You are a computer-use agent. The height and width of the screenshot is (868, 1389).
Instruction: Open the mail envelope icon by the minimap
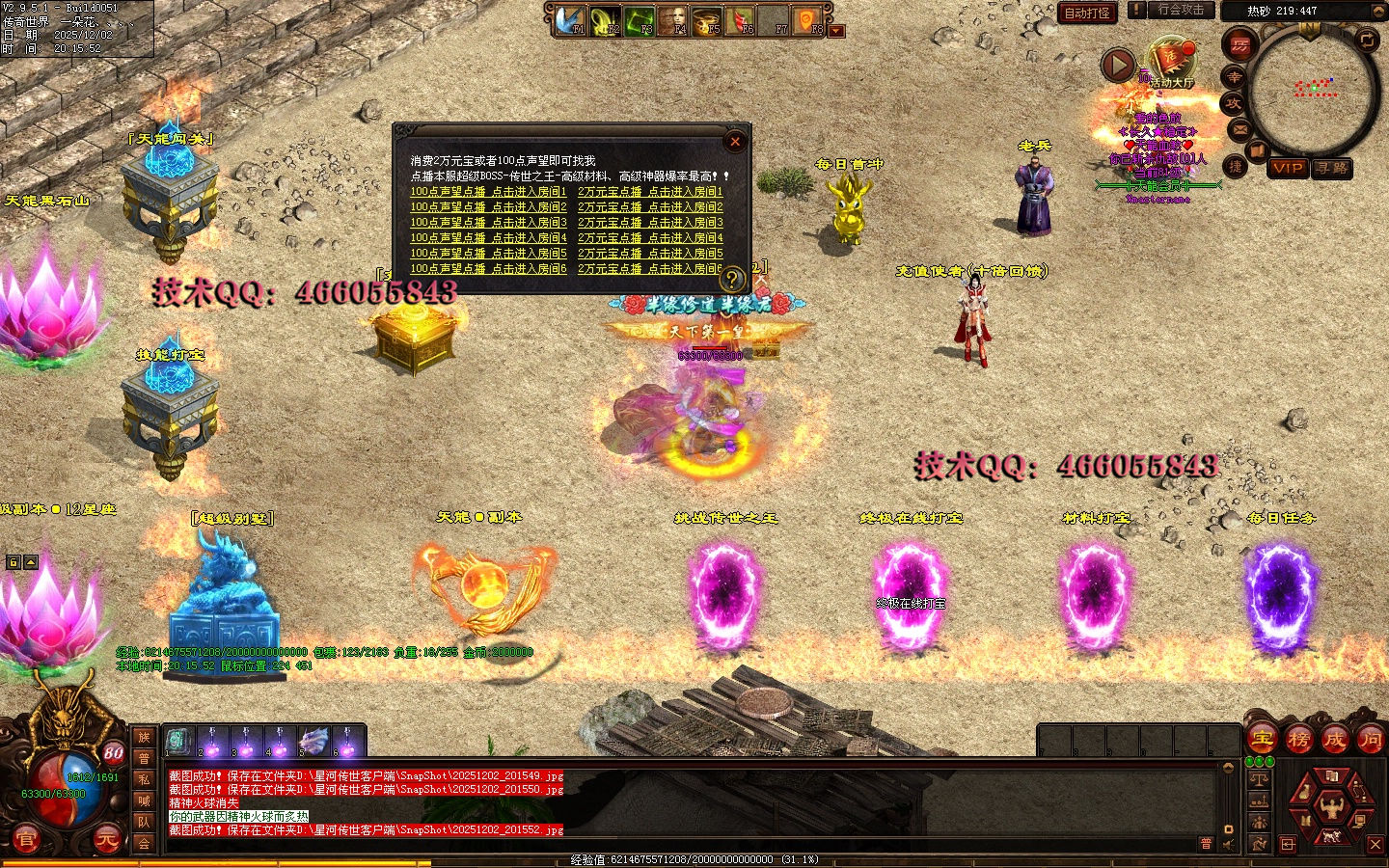point(1239,130)
